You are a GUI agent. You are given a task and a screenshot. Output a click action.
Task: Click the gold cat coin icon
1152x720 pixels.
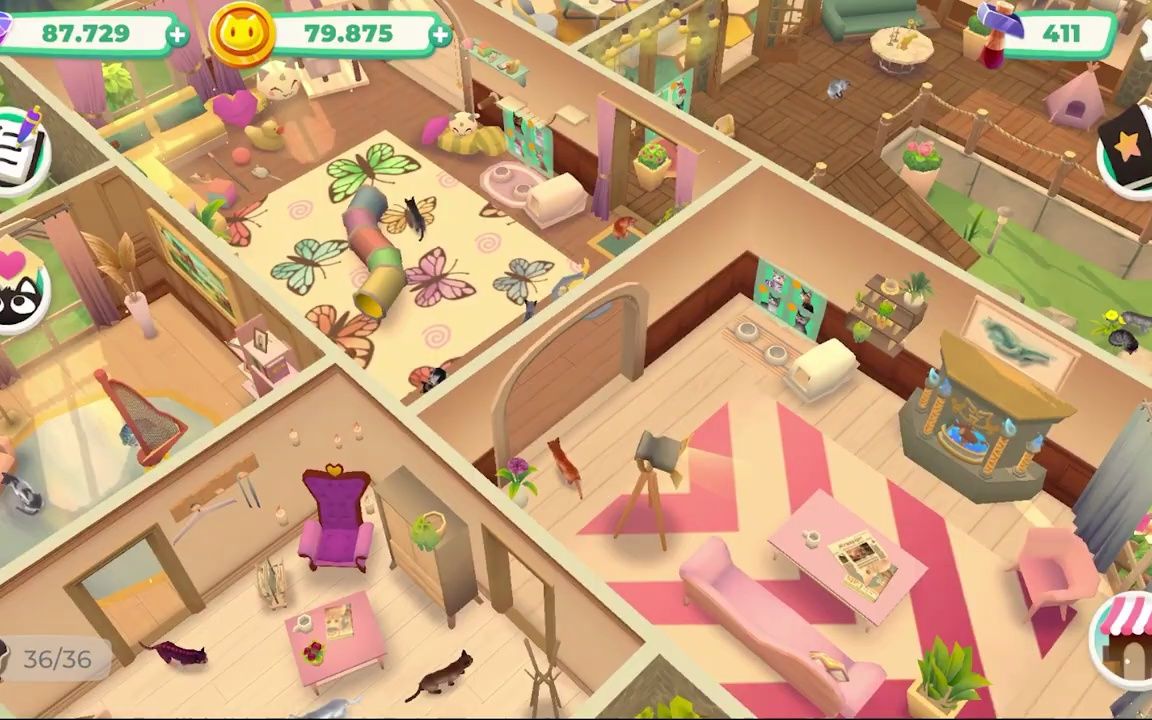(242, 34)
